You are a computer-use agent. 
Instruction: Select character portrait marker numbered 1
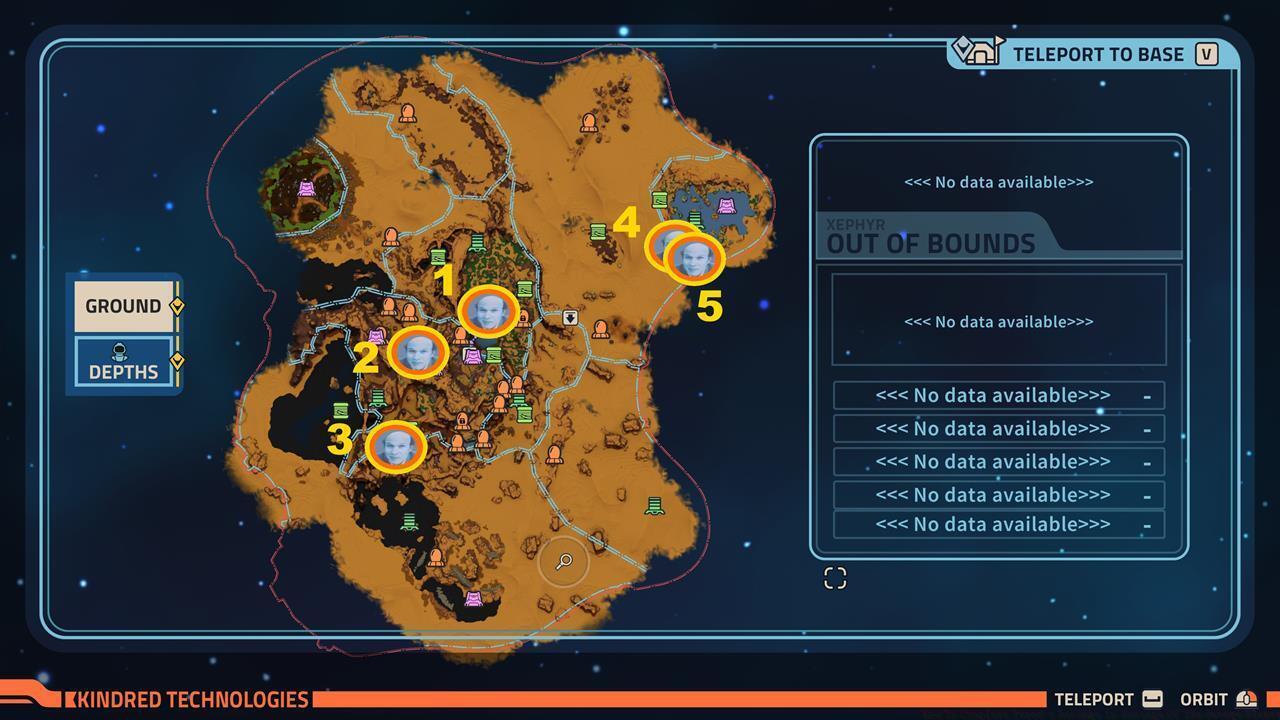tap(486, 313)
